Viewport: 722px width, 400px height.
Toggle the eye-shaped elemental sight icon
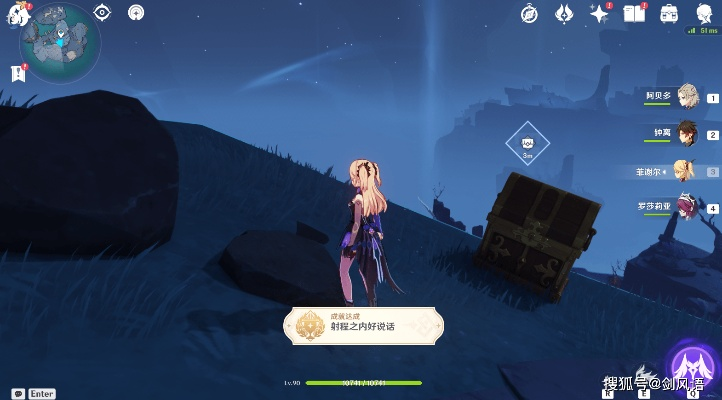(102, 12)
